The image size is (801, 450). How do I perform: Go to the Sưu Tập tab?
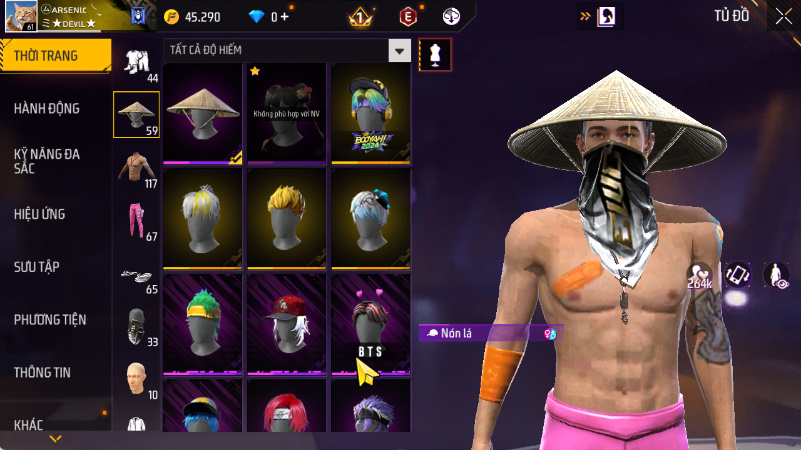click(x=37, y=267)
